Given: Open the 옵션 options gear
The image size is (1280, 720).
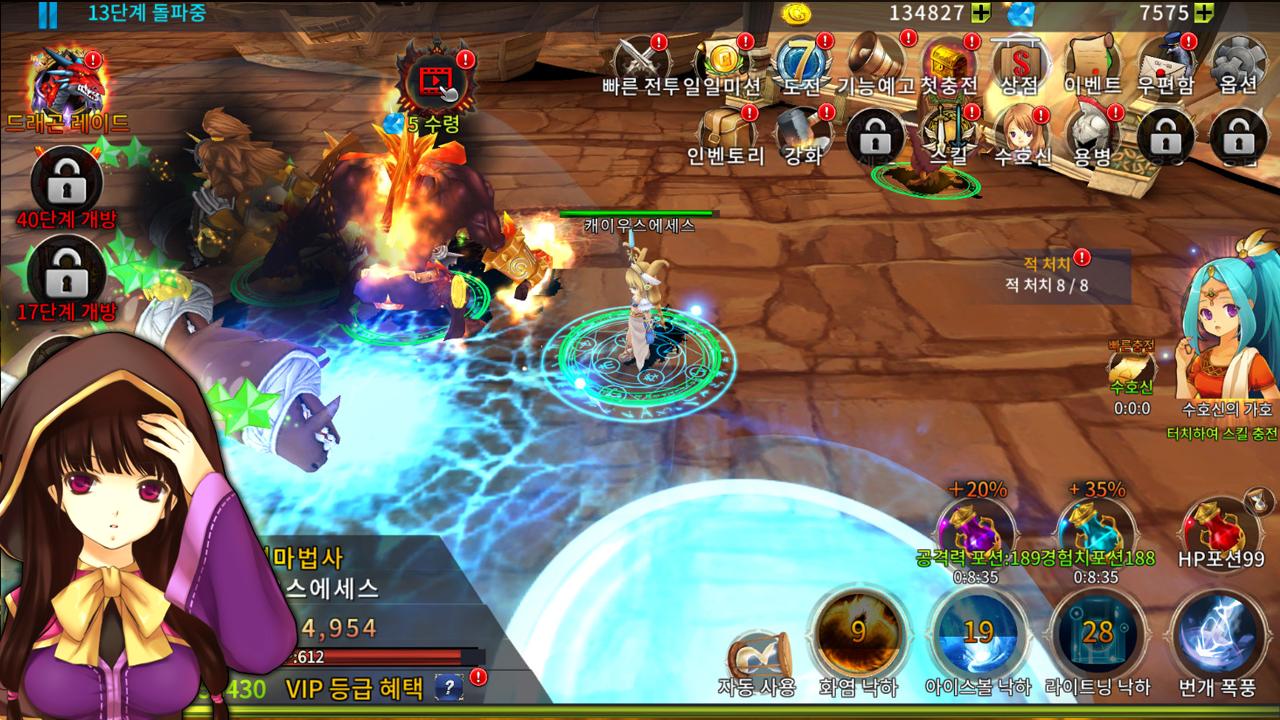Looking at the screenshot, I should coord(1237,64).
